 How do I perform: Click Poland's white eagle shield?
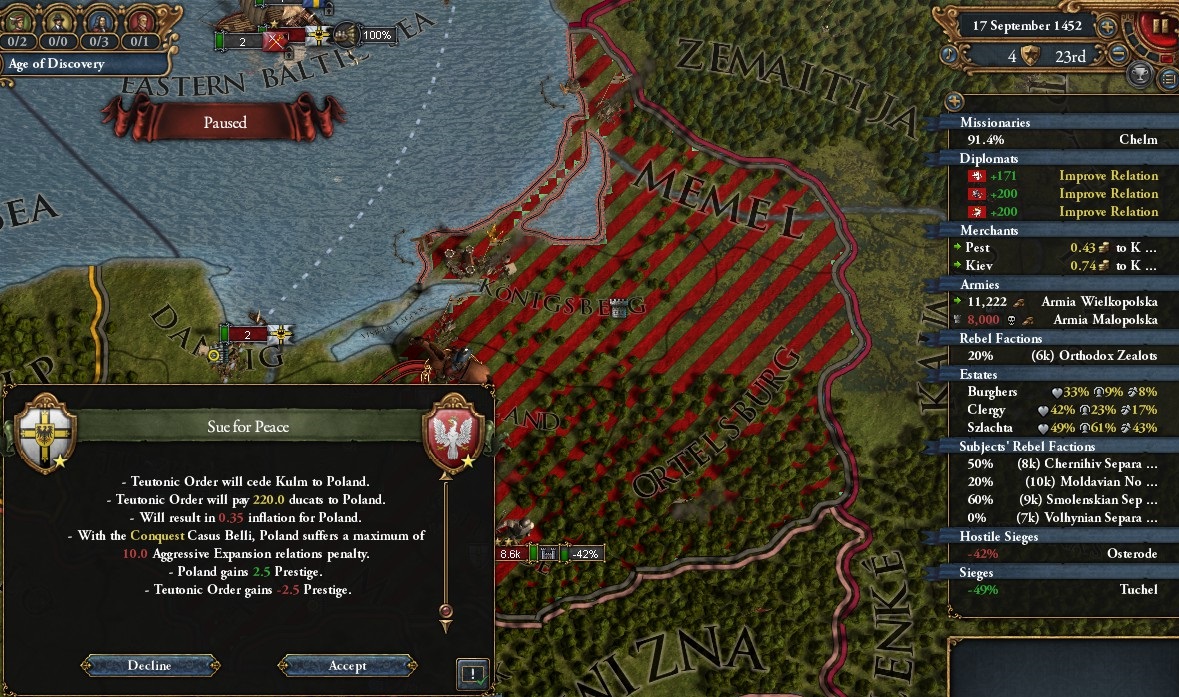click(x=456, y=431)
